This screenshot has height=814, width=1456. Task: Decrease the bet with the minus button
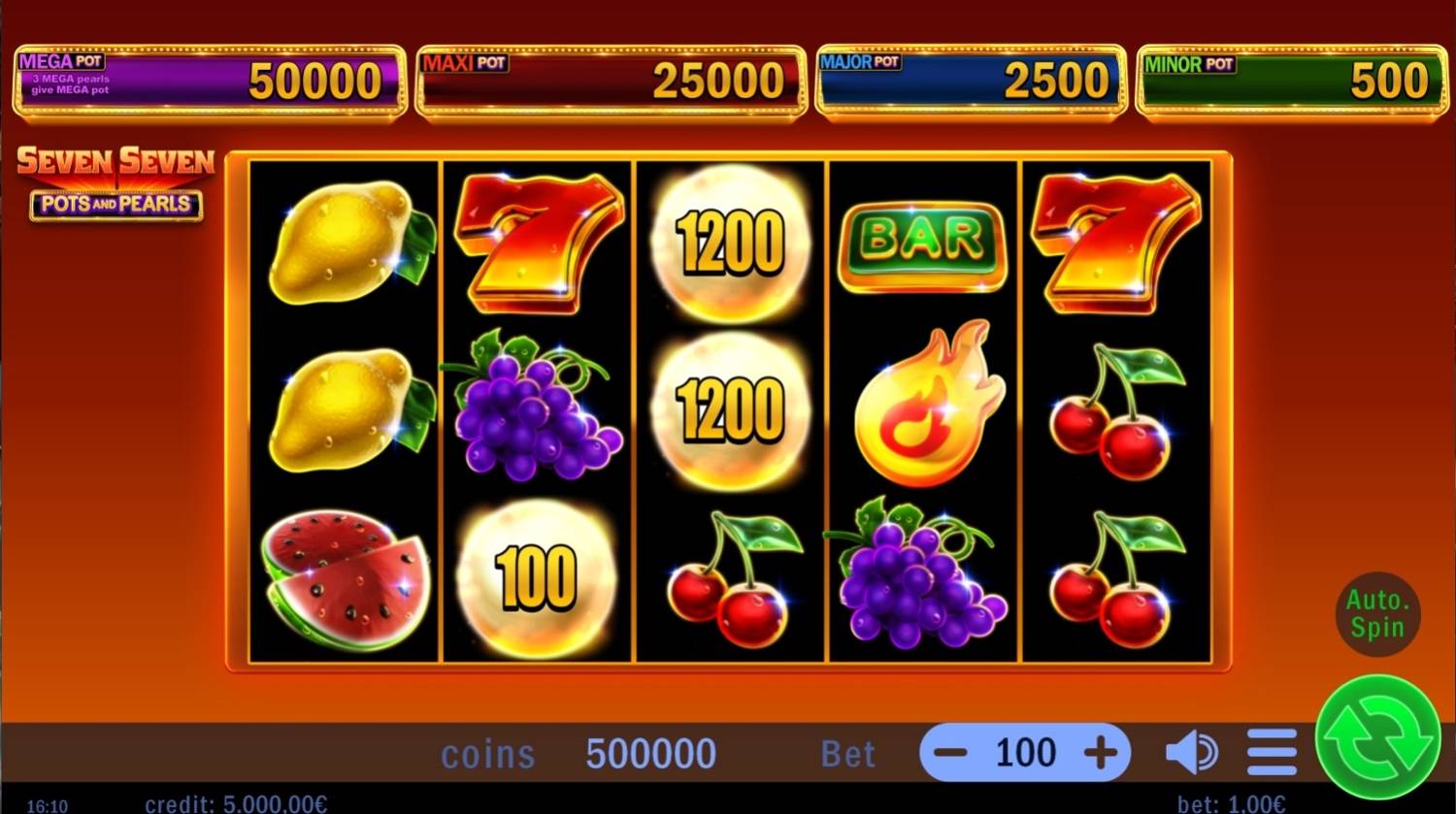coord(949,753)
